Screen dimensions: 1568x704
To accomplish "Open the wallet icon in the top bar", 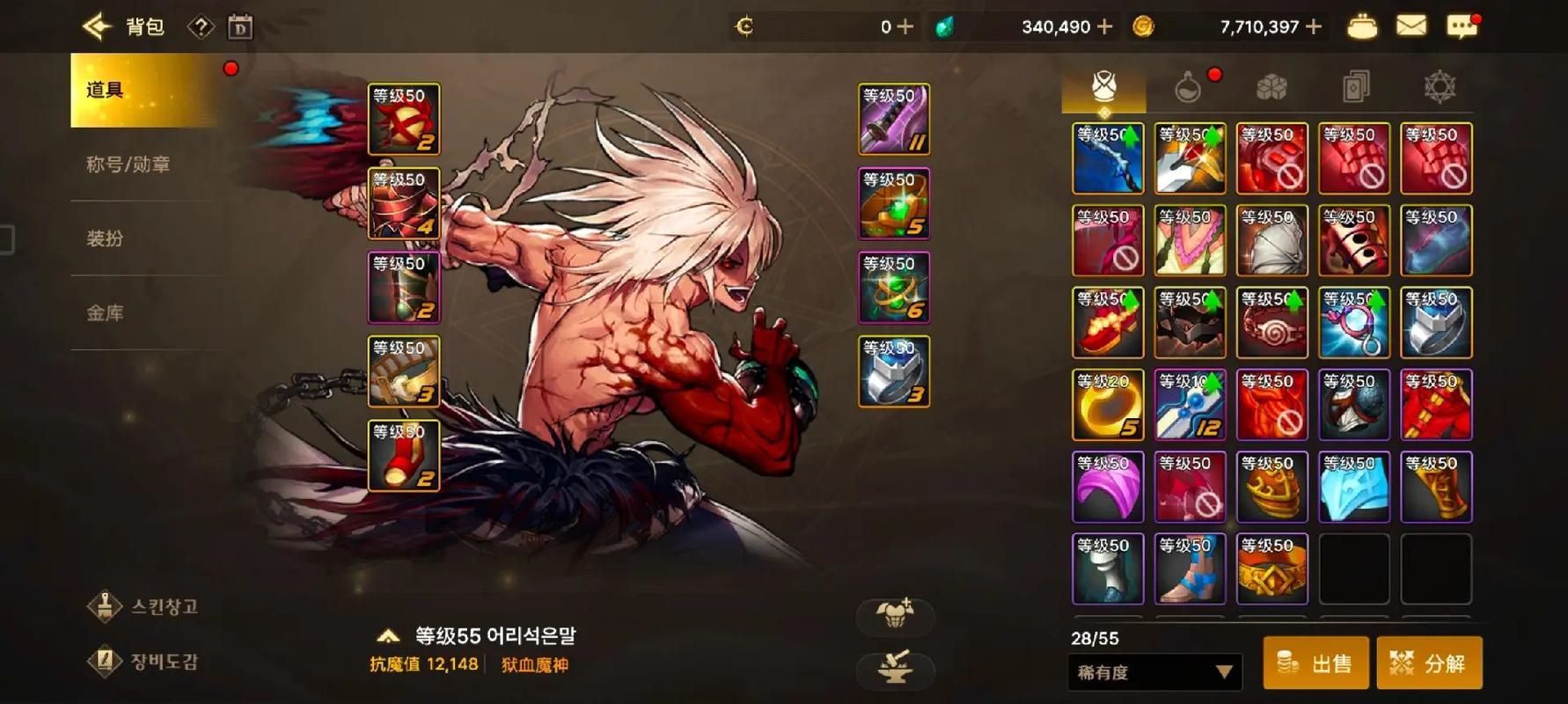I will point(1362,26).
